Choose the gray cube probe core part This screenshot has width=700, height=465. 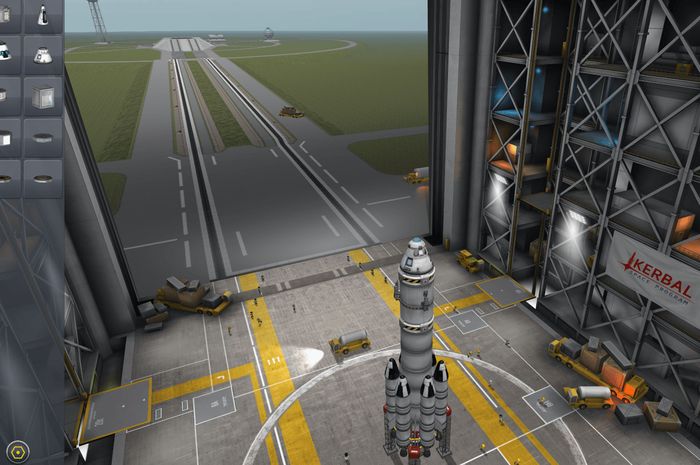[43, 95]
